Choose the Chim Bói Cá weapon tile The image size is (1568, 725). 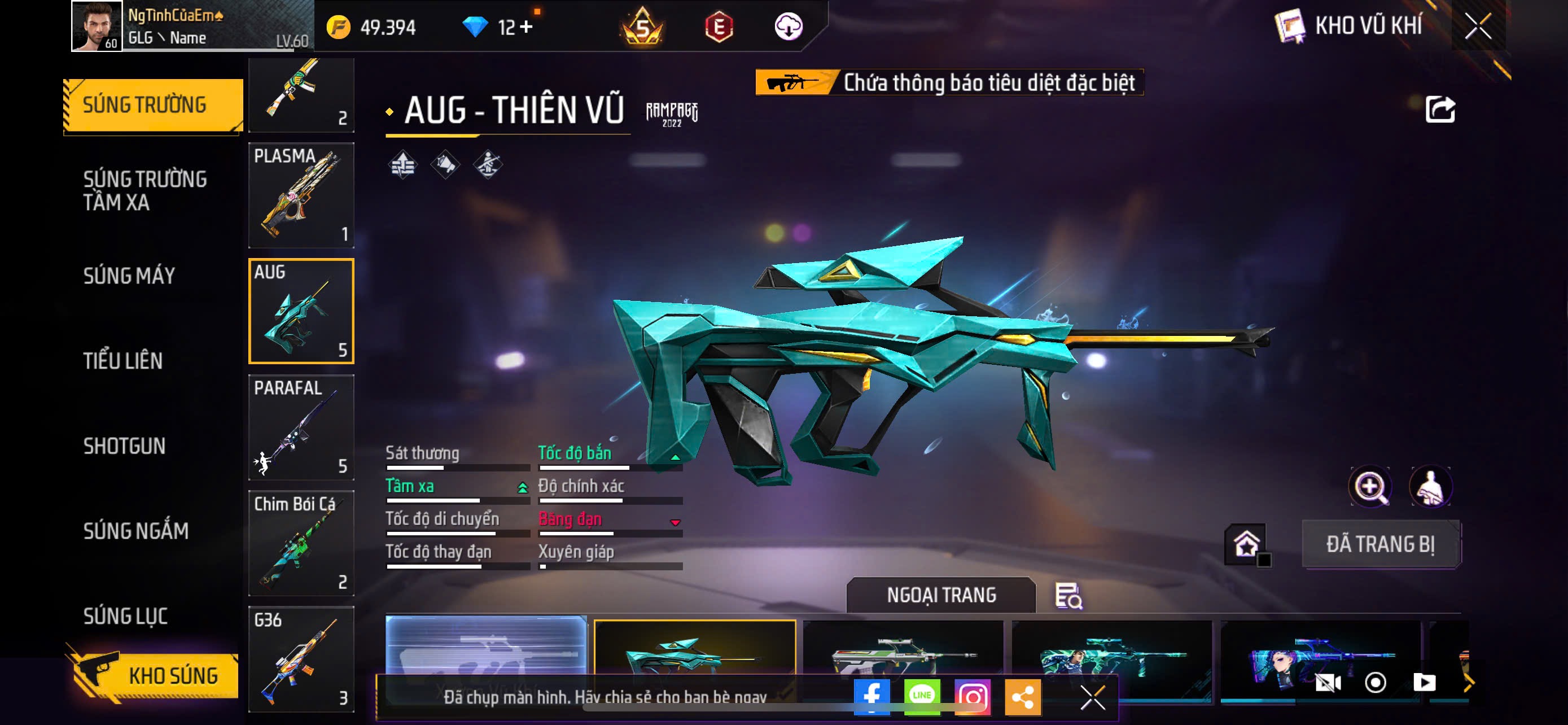click(x=301, y=543)
